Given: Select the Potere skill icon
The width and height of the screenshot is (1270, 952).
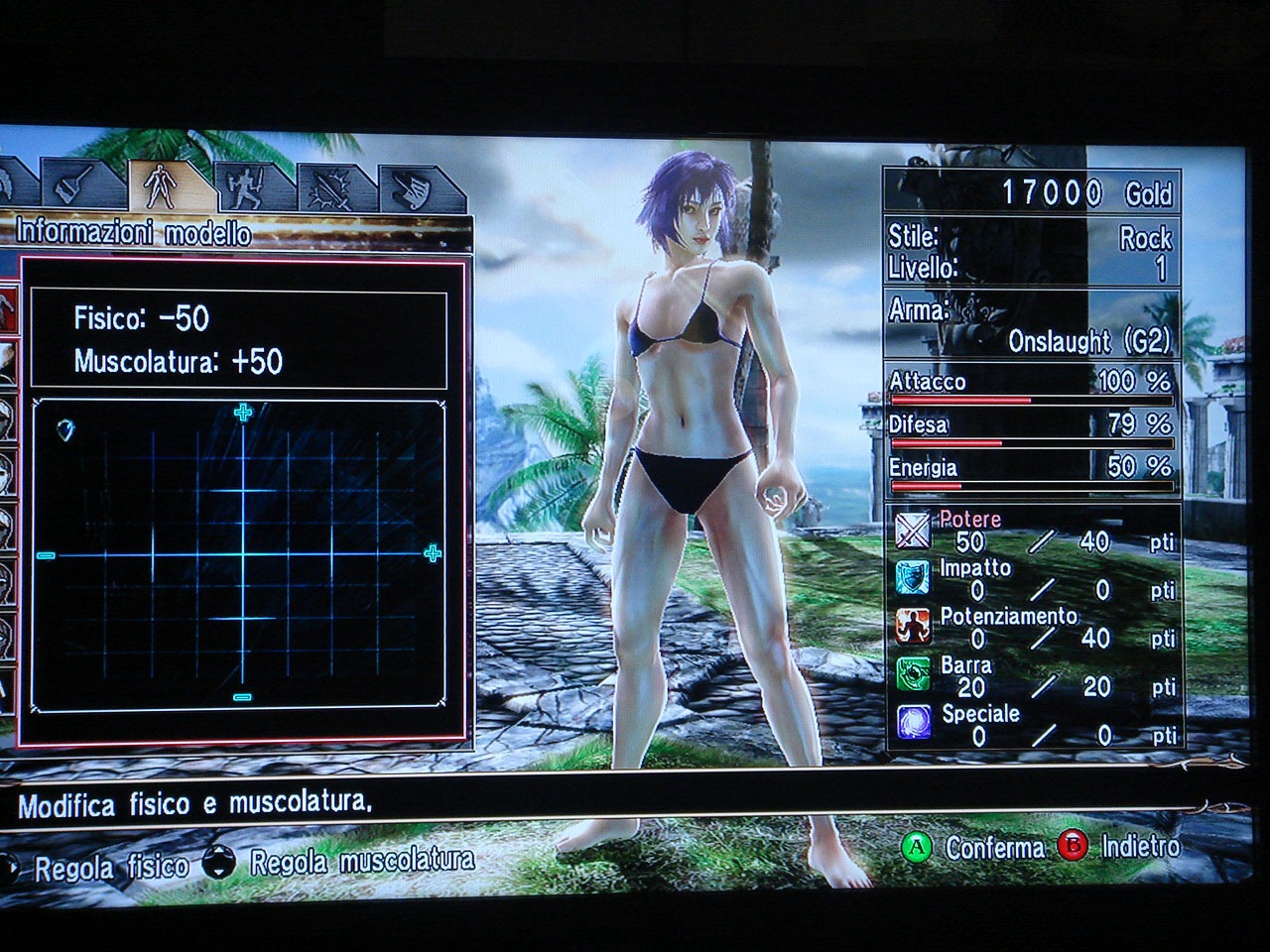Looking at the screenshot, I should point(913,532).
